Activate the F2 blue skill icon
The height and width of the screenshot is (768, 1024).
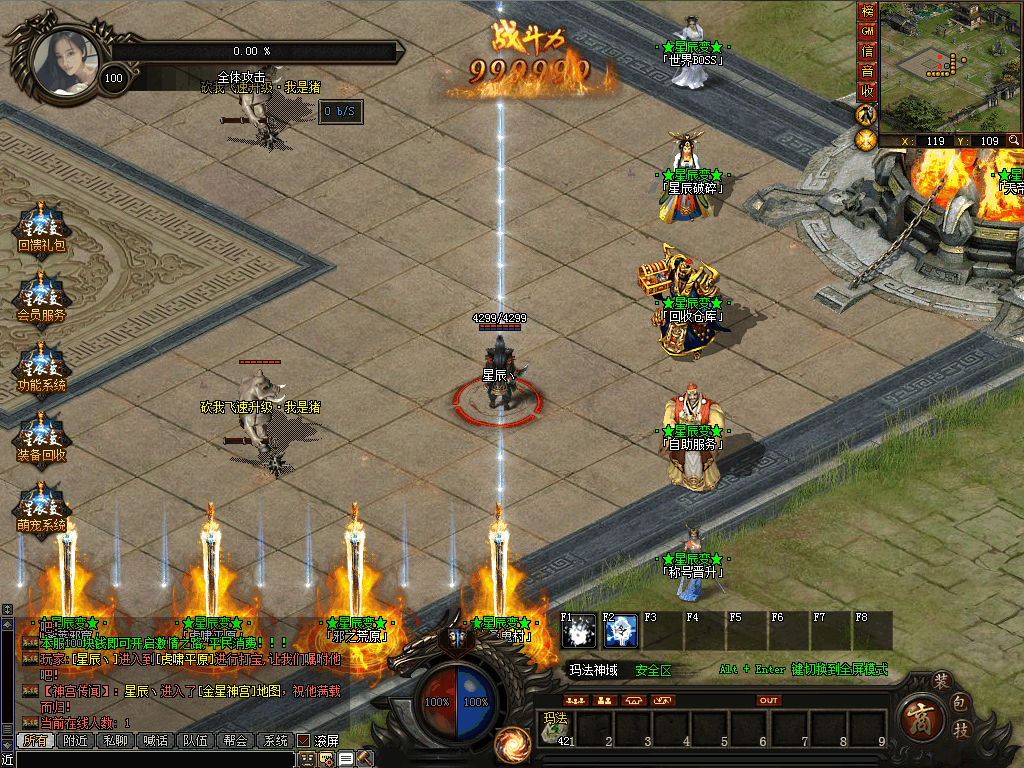click(621, 630)
